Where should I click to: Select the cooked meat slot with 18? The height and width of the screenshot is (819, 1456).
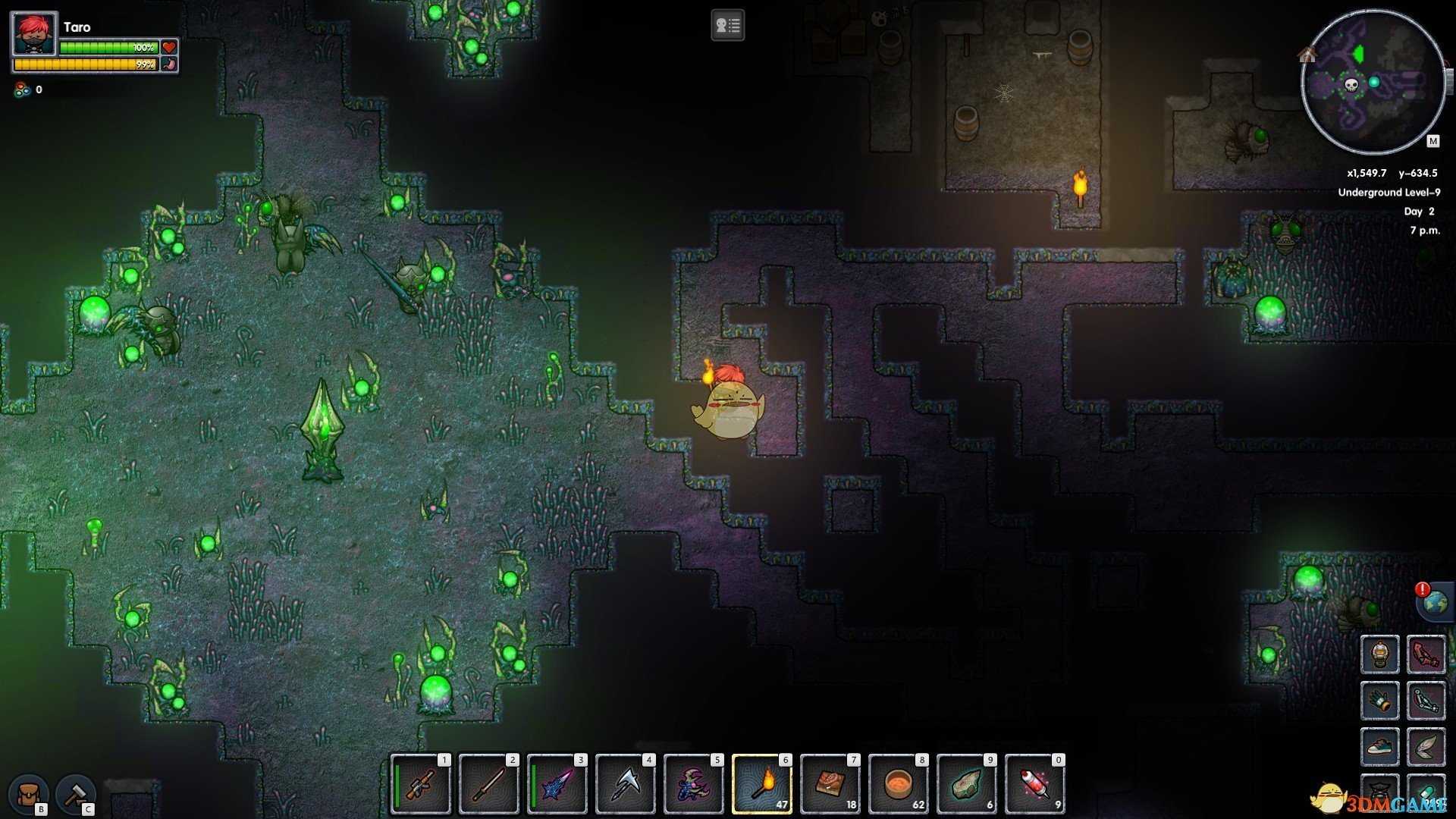click(x=830, y=784)
